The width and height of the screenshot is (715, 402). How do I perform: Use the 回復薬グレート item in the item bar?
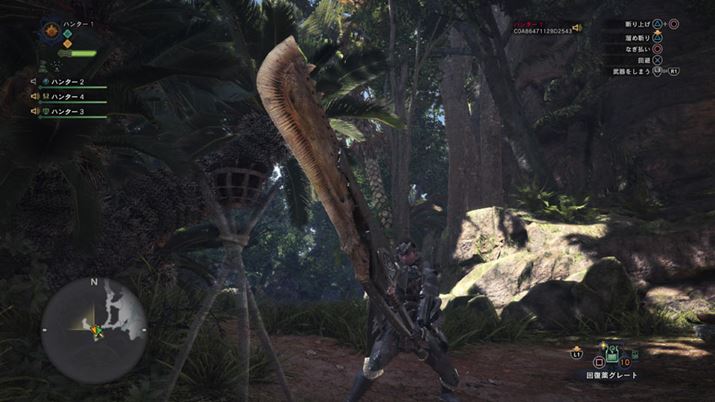(611, 354)
